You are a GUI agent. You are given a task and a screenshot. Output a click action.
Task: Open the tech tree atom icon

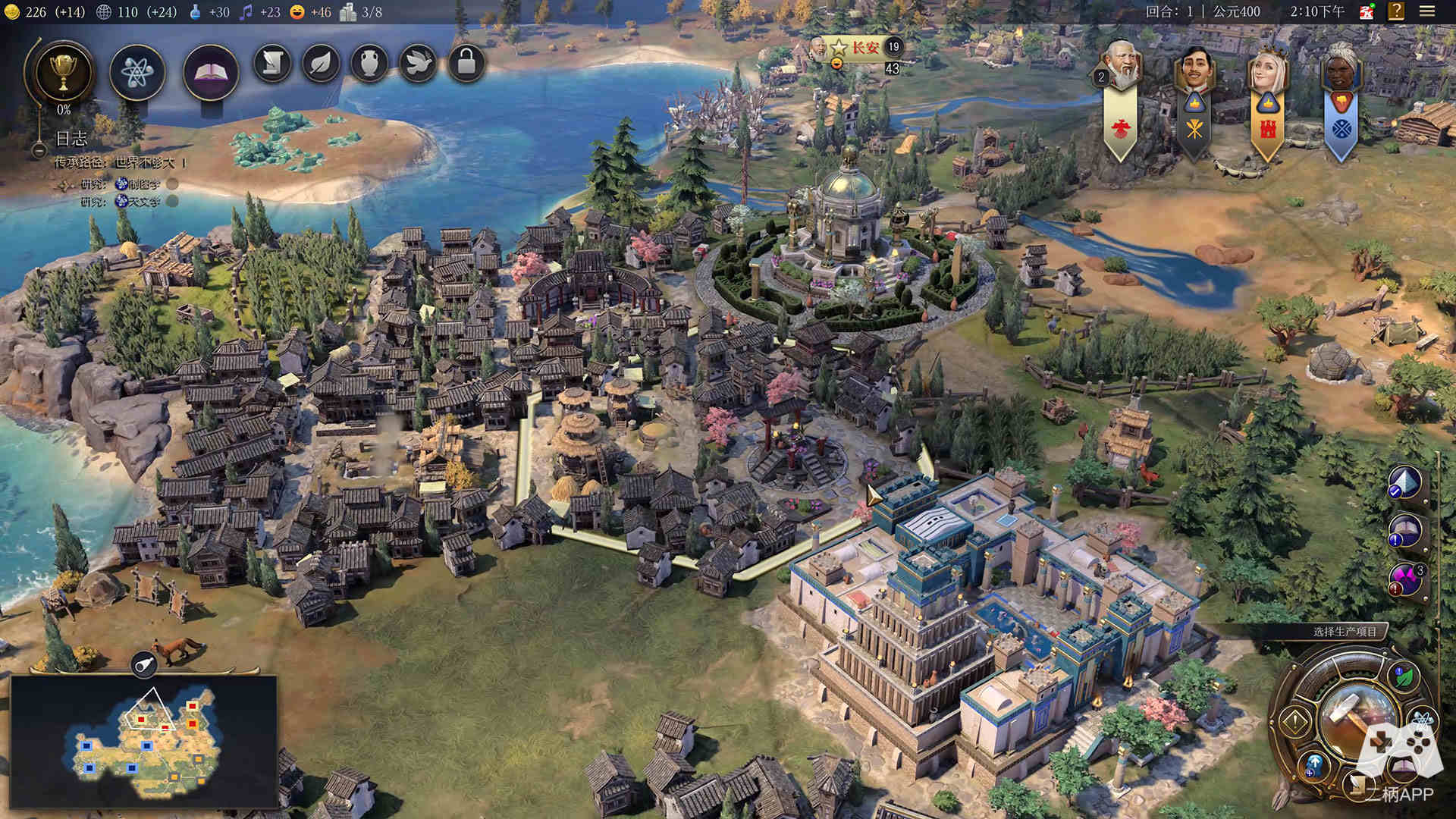pos(137,73)
